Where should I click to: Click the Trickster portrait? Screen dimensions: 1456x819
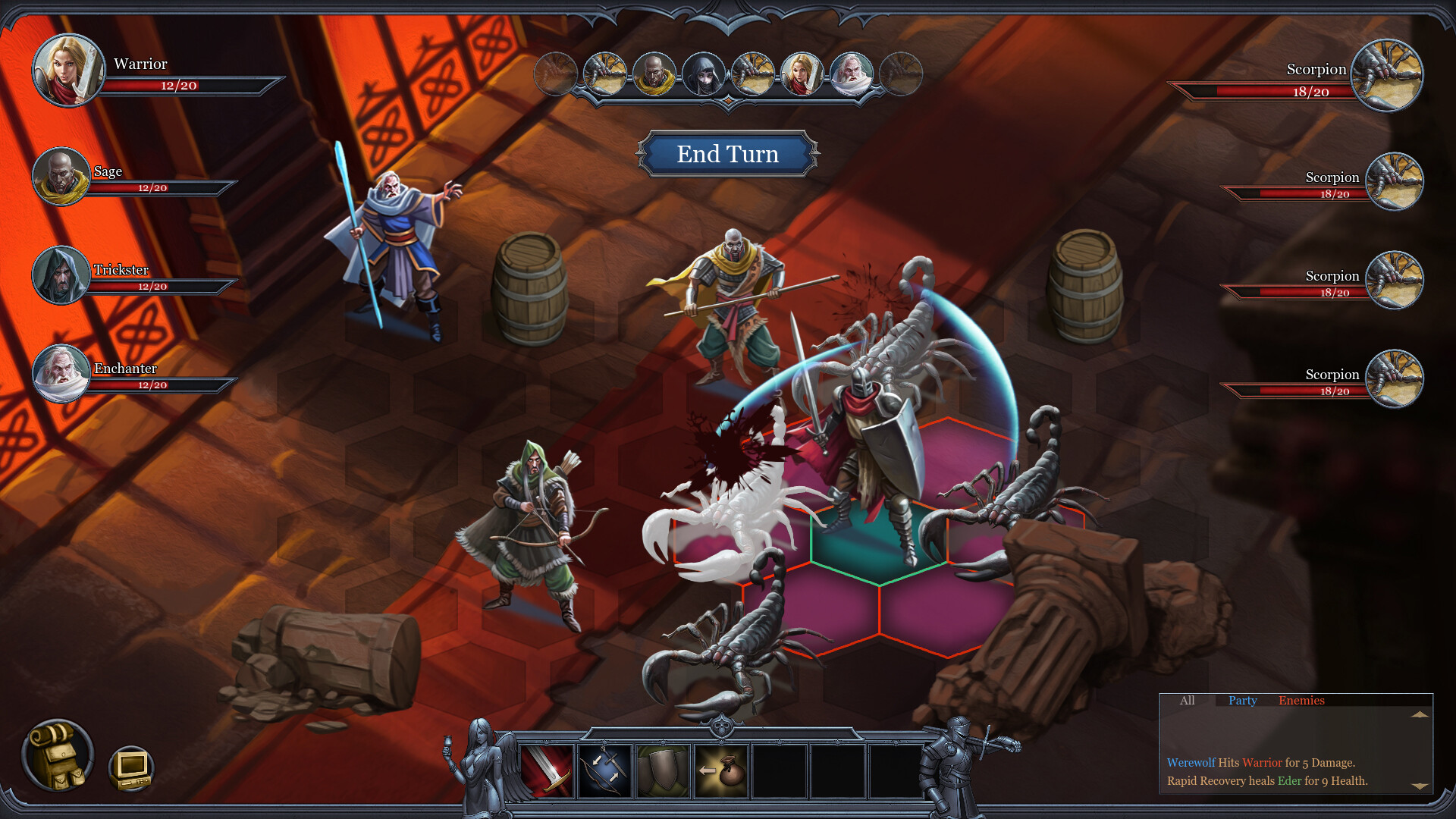click(x=62, y=276)
